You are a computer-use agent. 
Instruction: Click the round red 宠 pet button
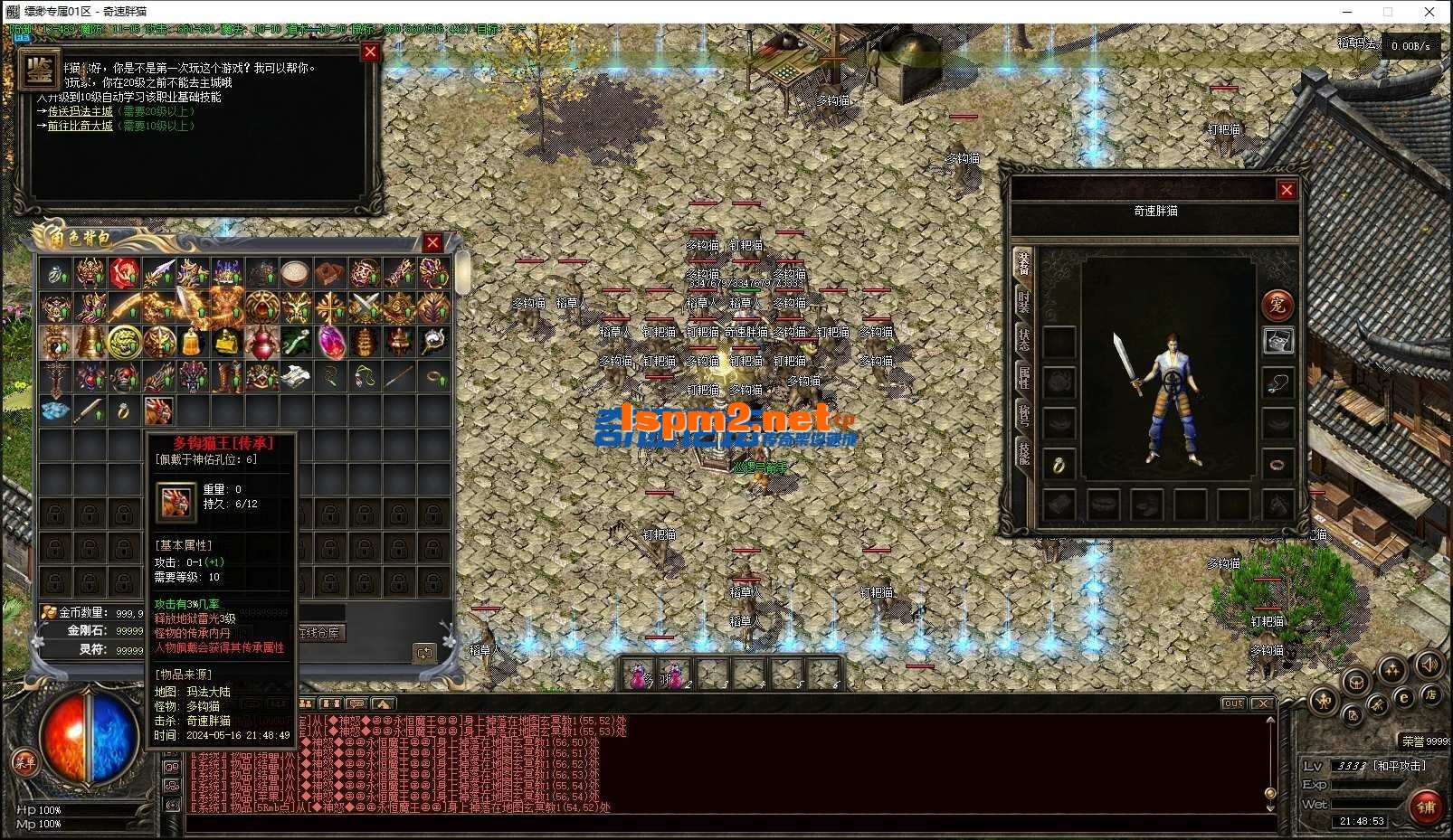click(1277, 305)
